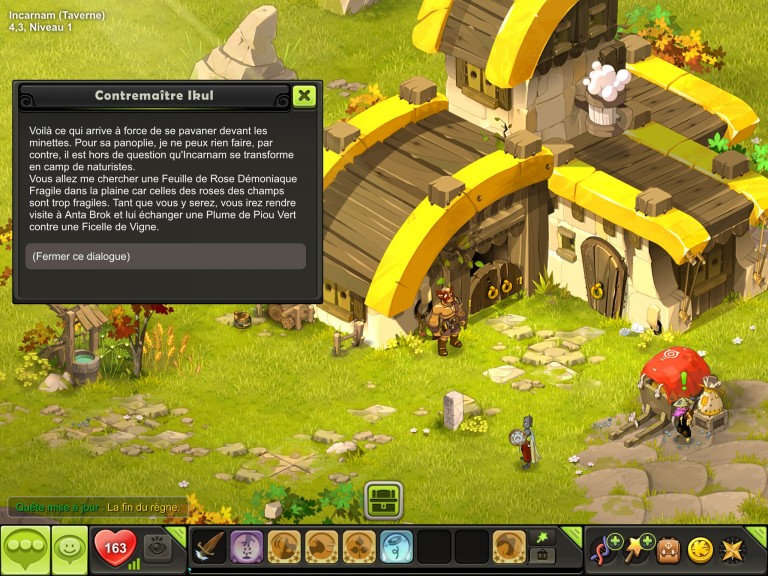Click the red heart health icon
768x576 pixels.
click(115, 548)
